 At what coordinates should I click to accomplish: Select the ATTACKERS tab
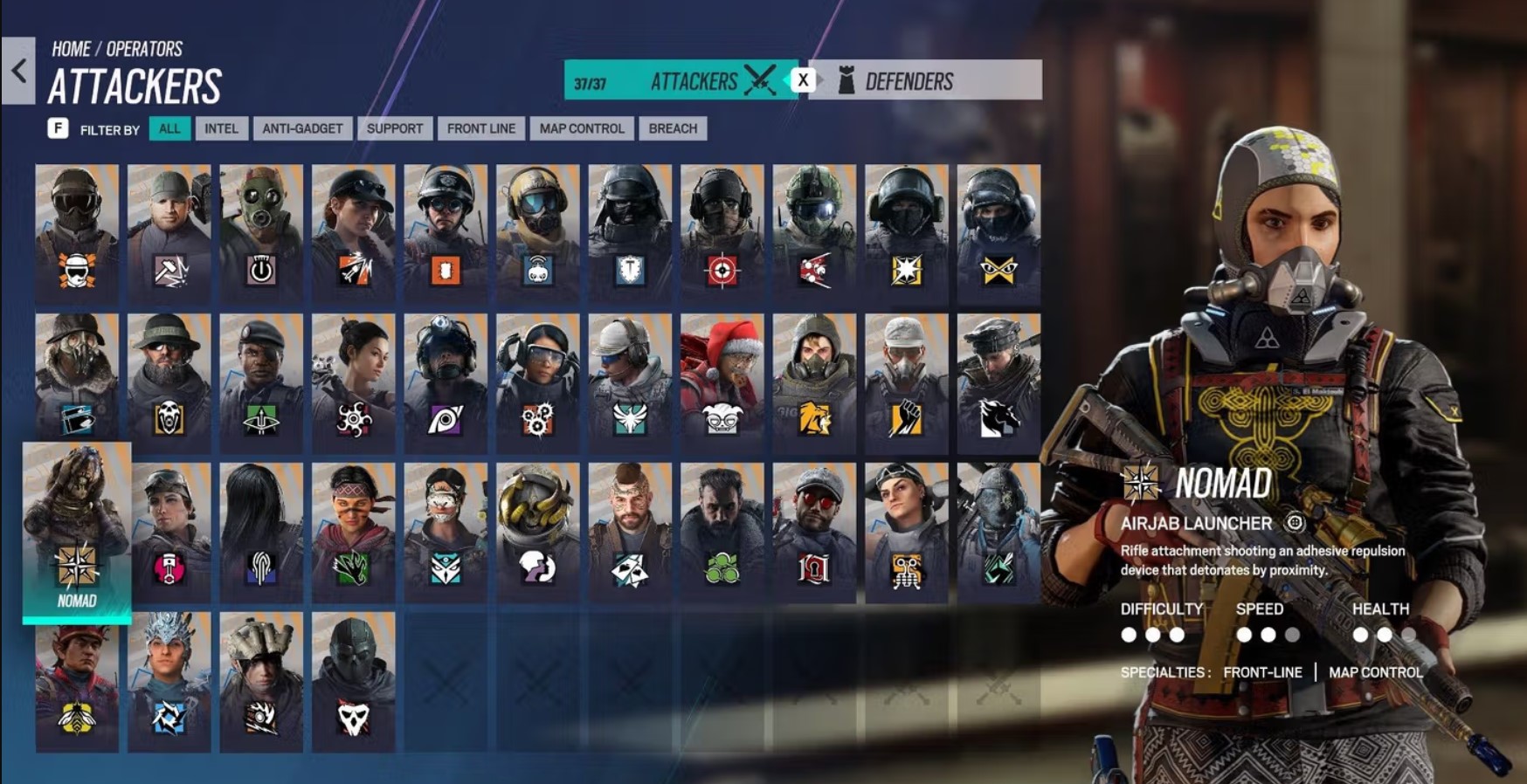[693, 81]
